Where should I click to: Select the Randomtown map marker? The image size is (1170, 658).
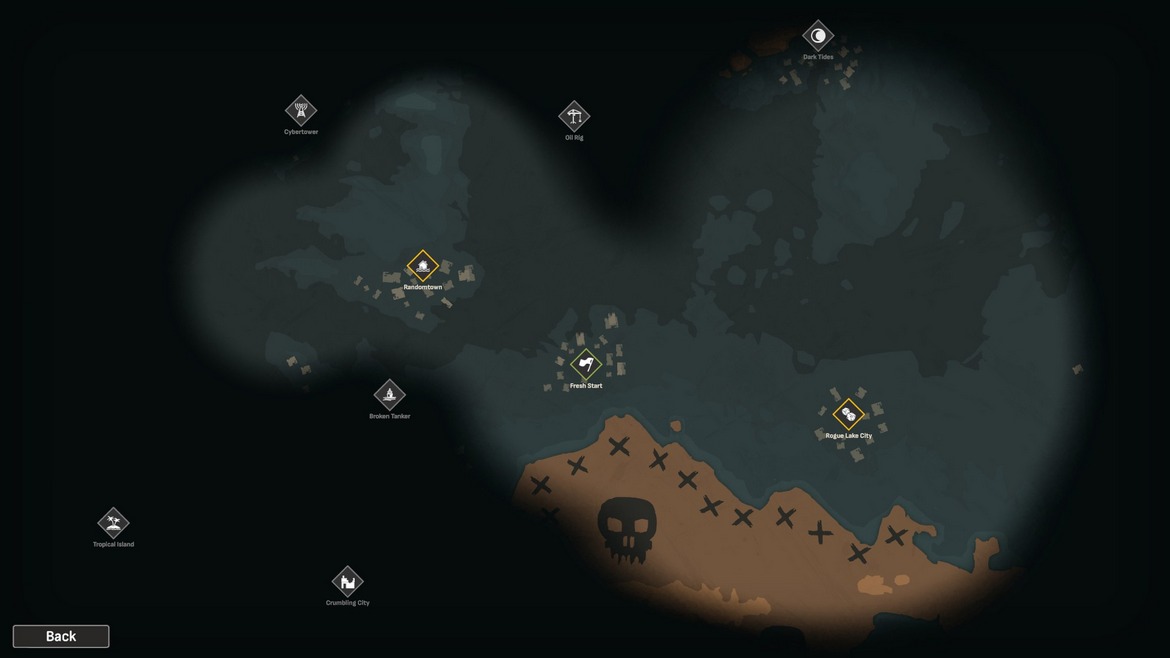pyautogui.click(x=423, y=266)
